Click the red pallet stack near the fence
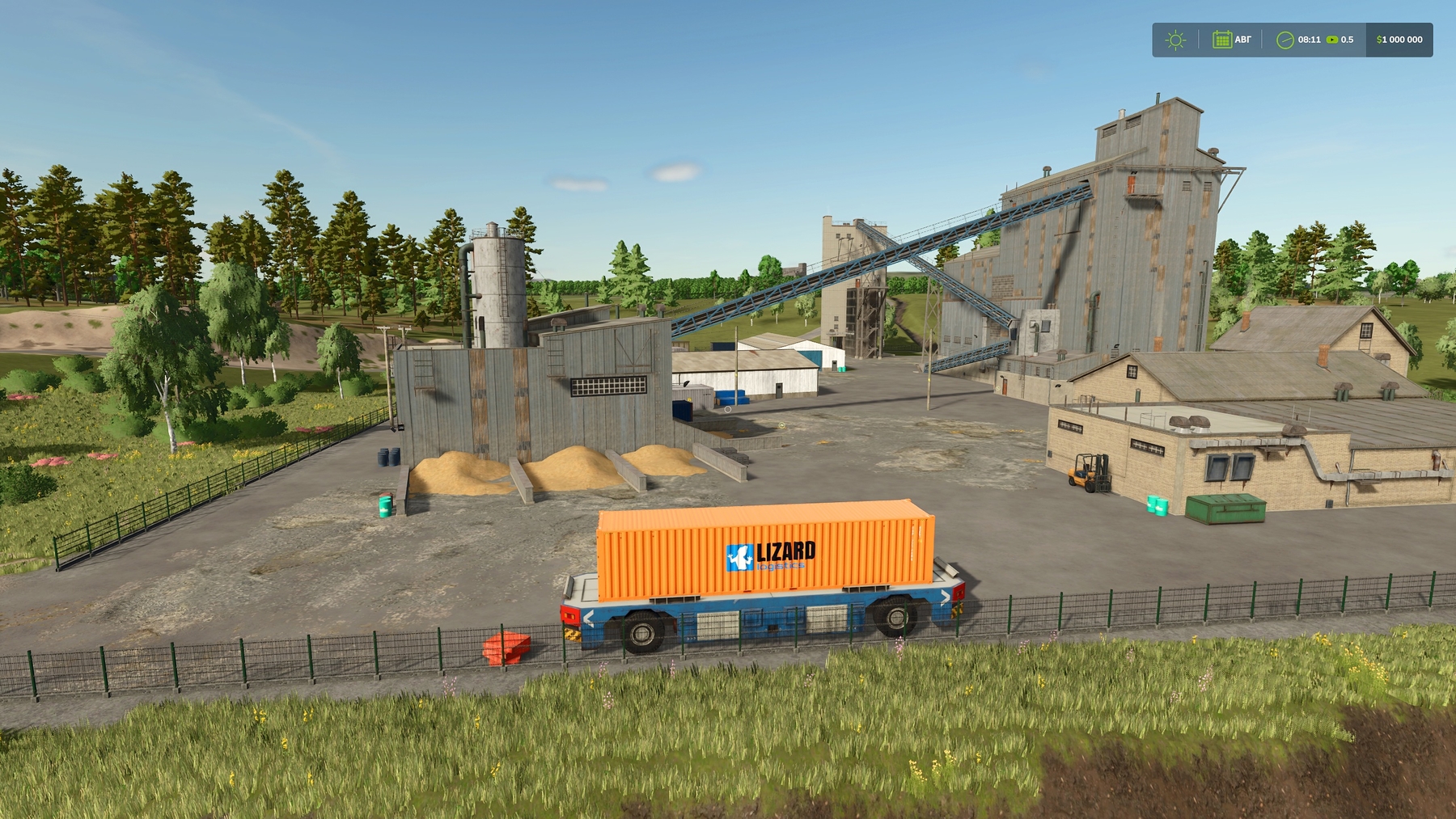The image size is (1456, 819). pyautogui.click(x=507, y=646)
